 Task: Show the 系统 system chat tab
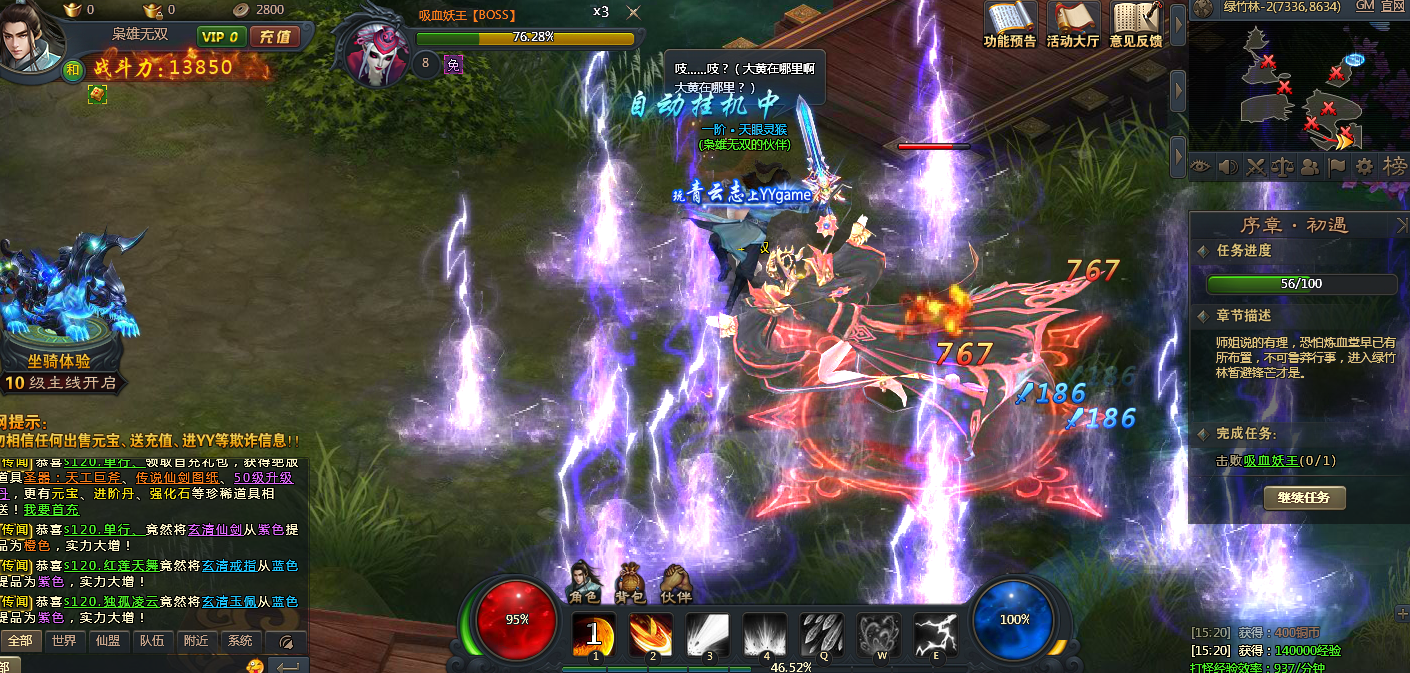click(x=240, y=641)
